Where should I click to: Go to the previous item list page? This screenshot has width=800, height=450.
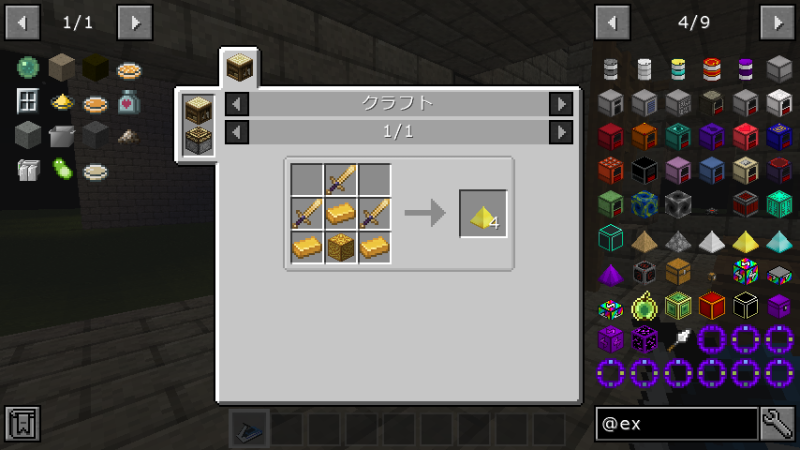[612, 21]
